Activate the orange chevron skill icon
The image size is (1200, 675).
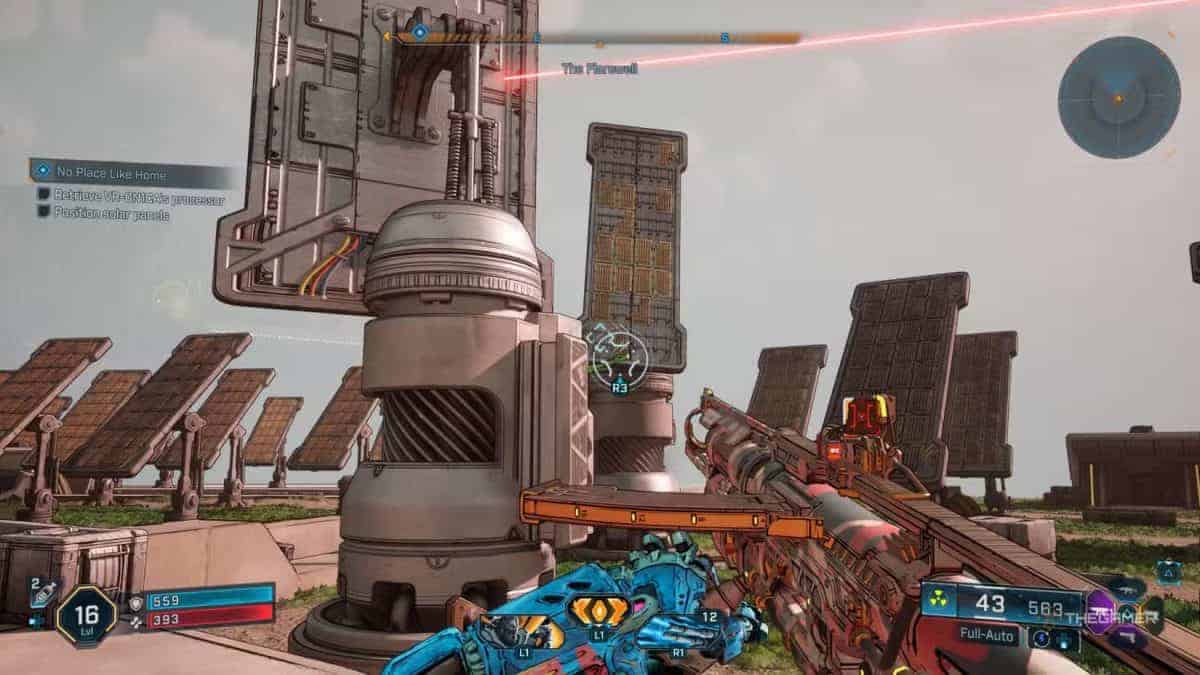tap(598, 611)
